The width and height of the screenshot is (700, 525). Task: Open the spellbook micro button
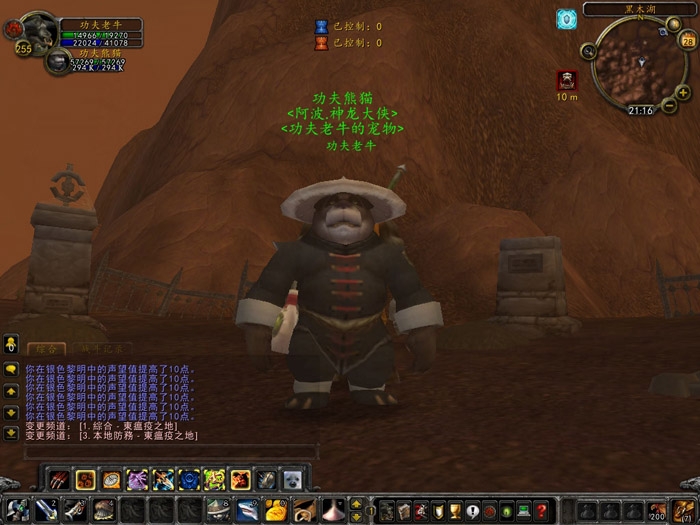point(404,510)
